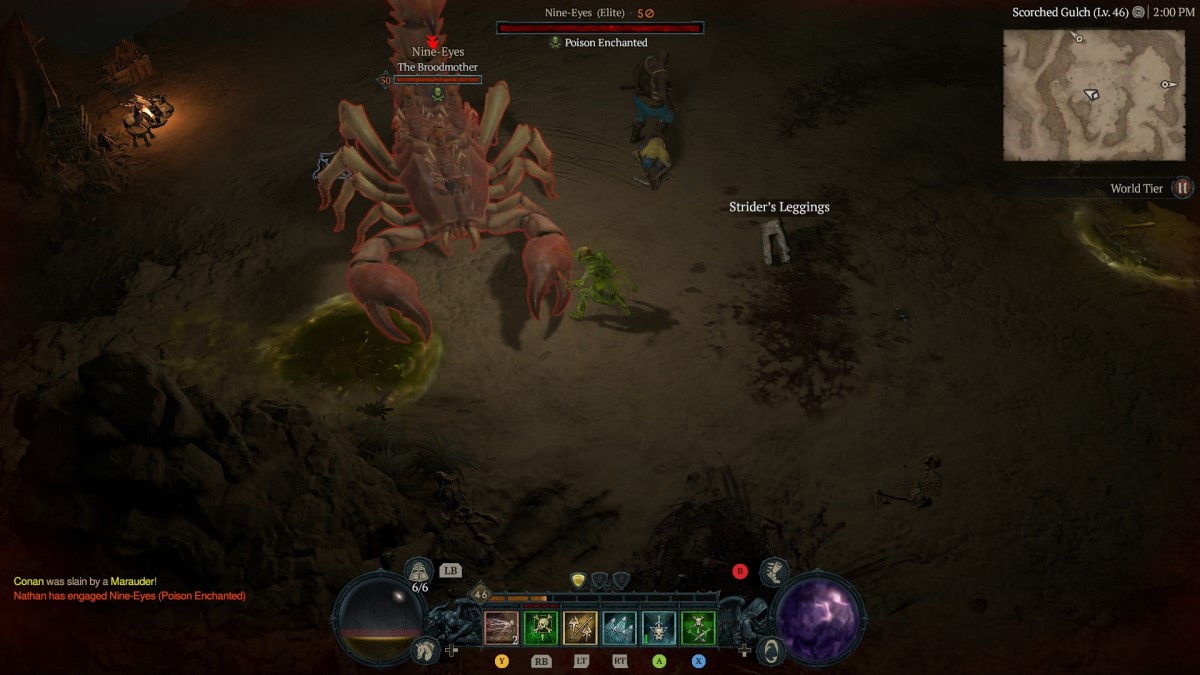Viewport: 1200px width, 675px height.
Task: Summon the mount using the horse icon
Action: pos(424,649)
